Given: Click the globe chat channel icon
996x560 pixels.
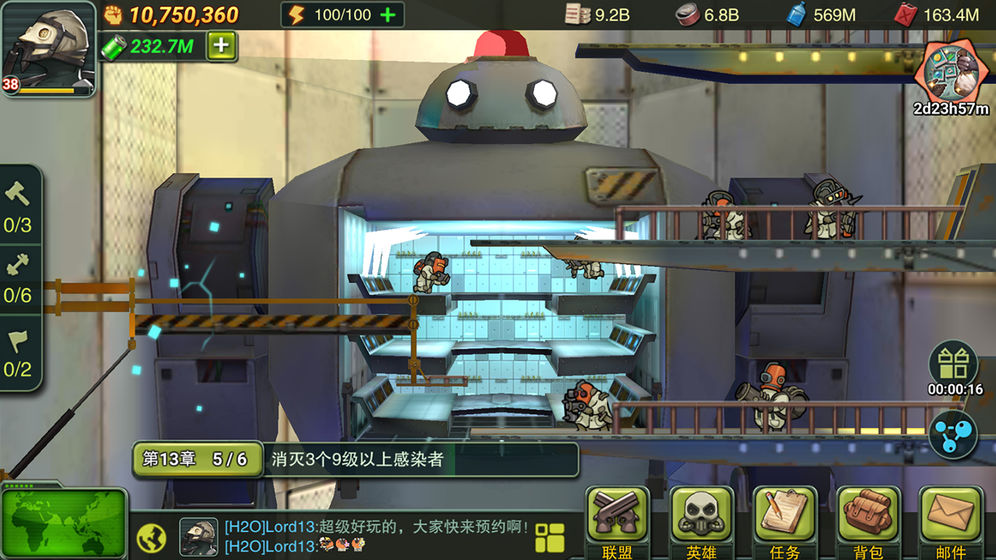Looking at the screenshot, I should pos(151,538).
